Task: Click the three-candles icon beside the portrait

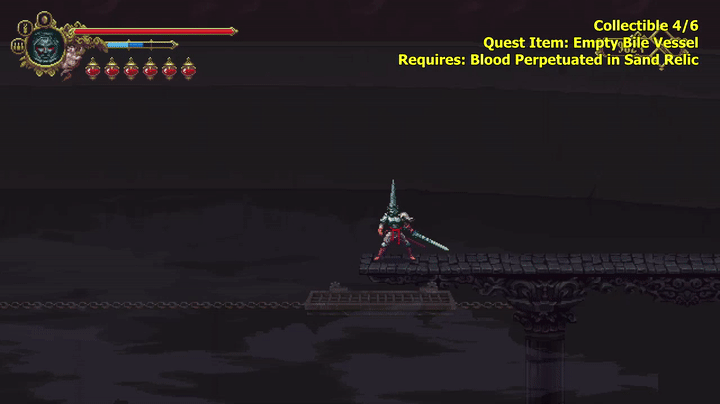Action: click(x=18, y=45)
